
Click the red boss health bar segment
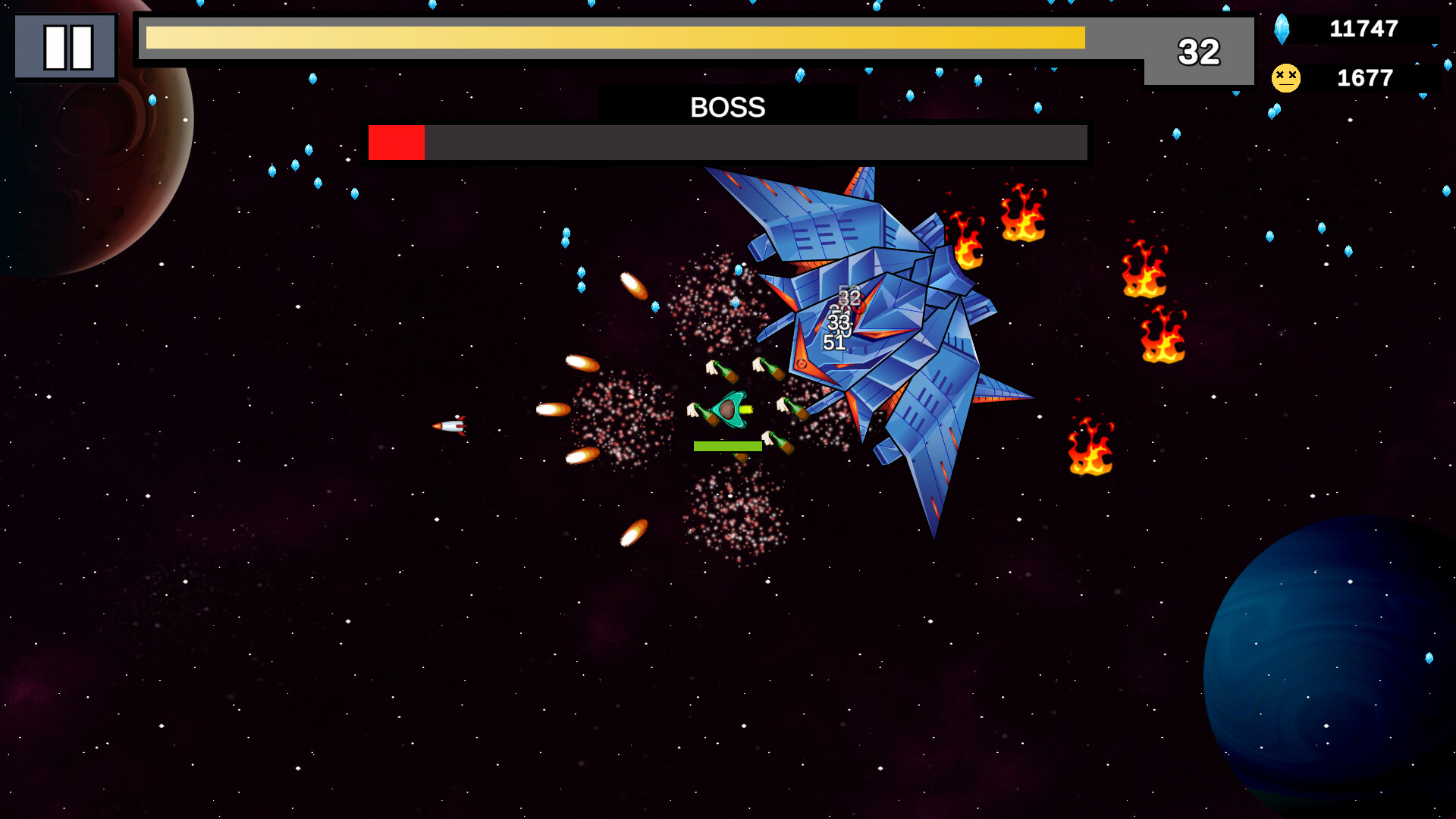pyautogui.click(x=397, y=143)
